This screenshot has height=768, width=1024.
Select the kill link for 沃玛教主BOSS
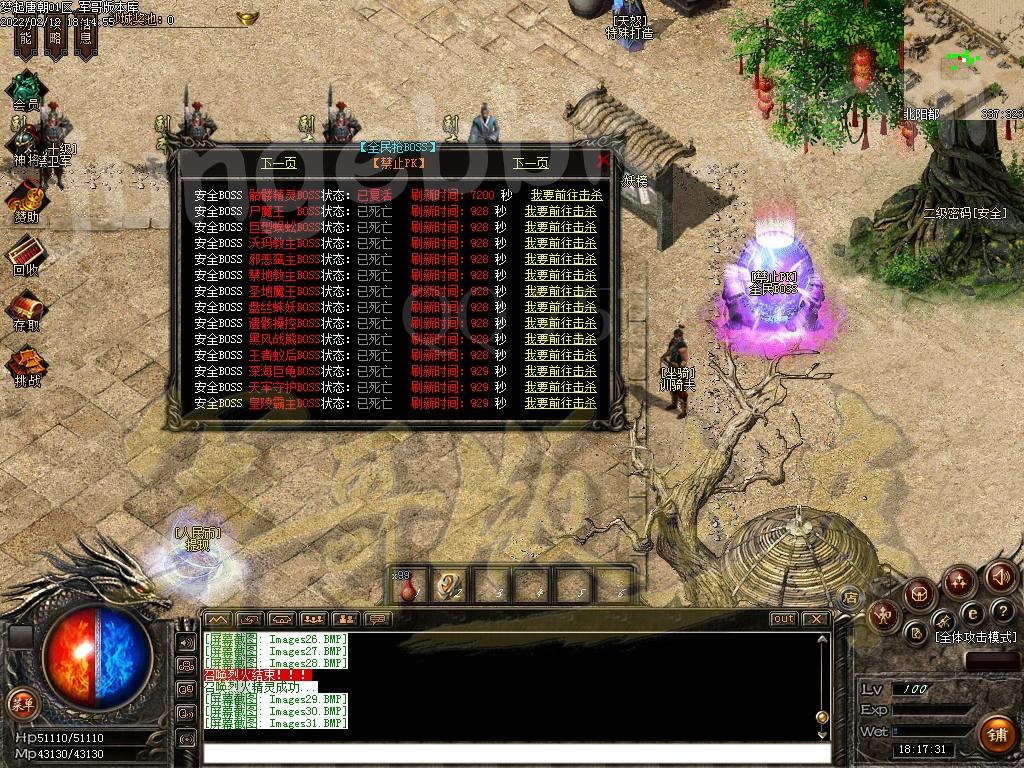(560, 243)
